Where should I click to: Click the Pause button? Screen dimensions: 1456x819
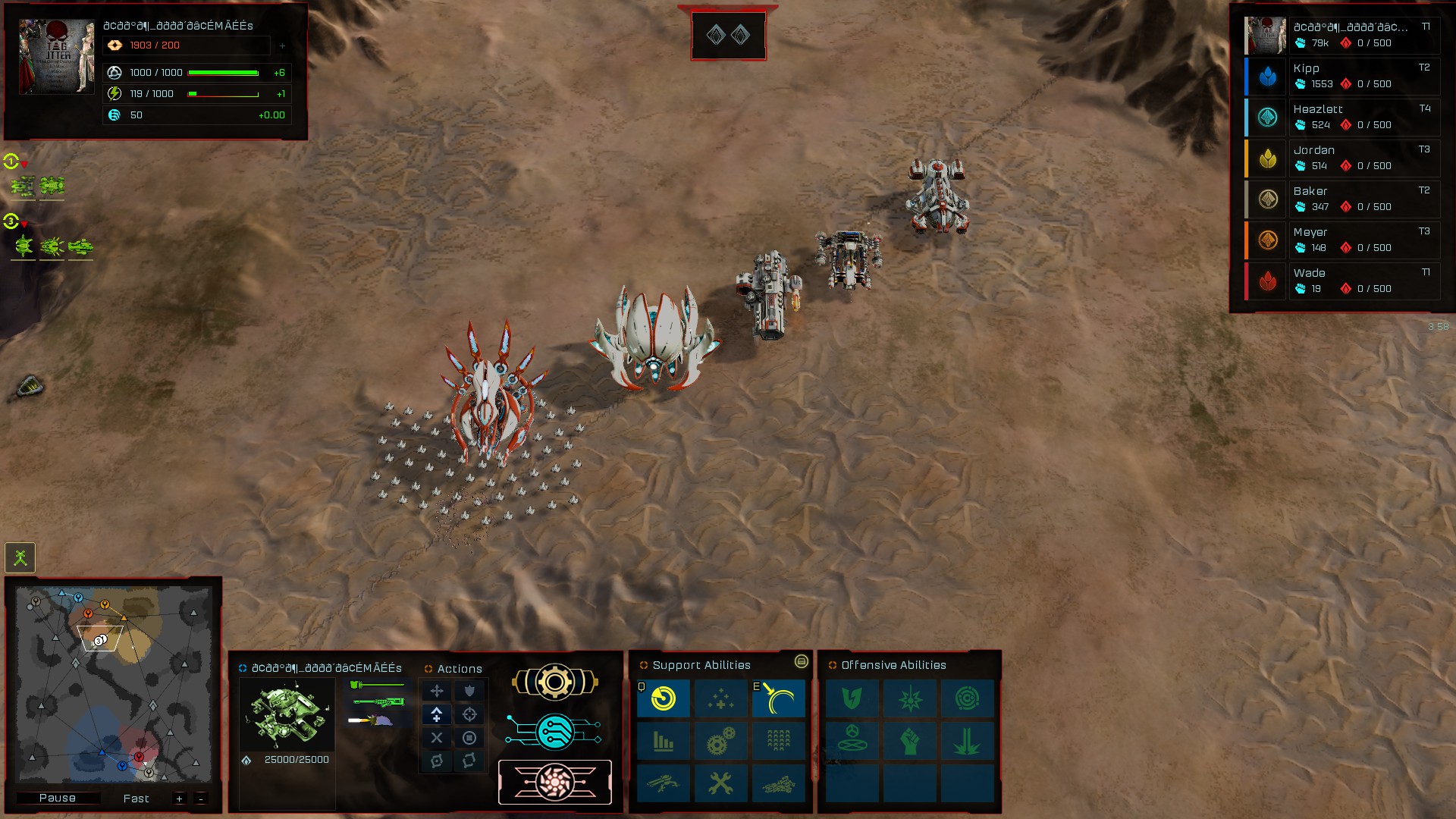(60, 798)
